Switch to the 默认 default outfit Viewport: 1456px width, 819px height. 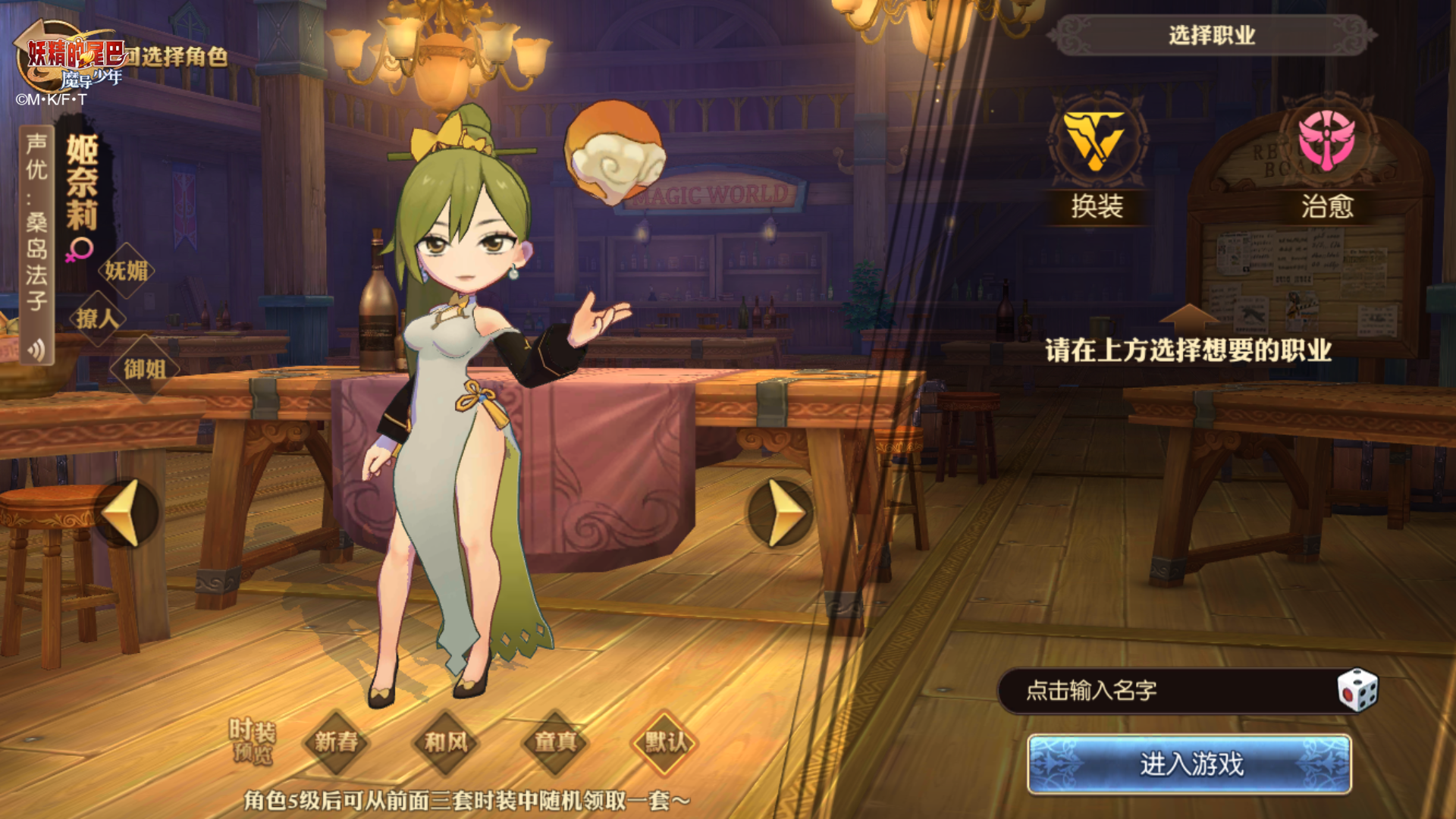click(x=665, y=742)
